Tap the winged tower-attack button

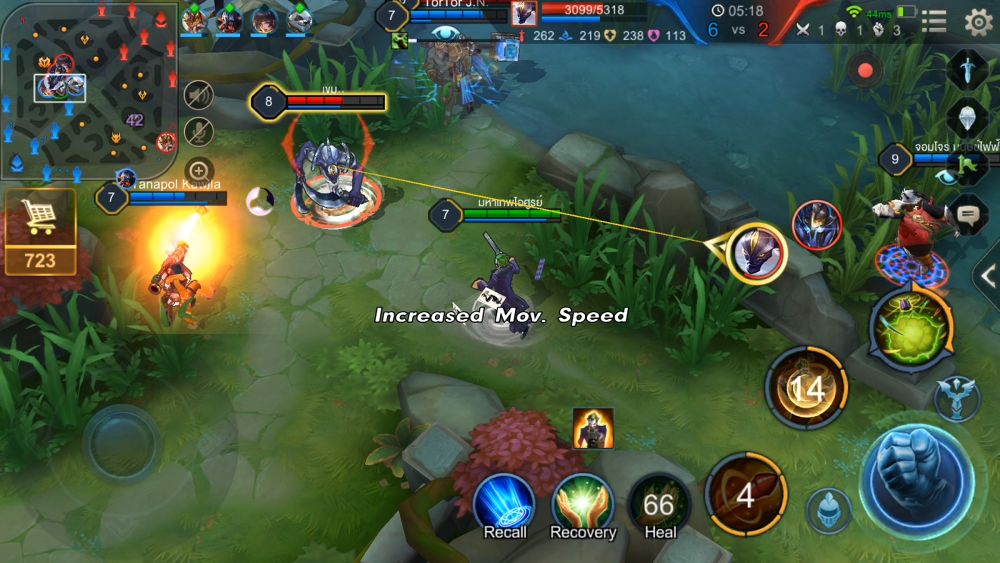[956, 397]
